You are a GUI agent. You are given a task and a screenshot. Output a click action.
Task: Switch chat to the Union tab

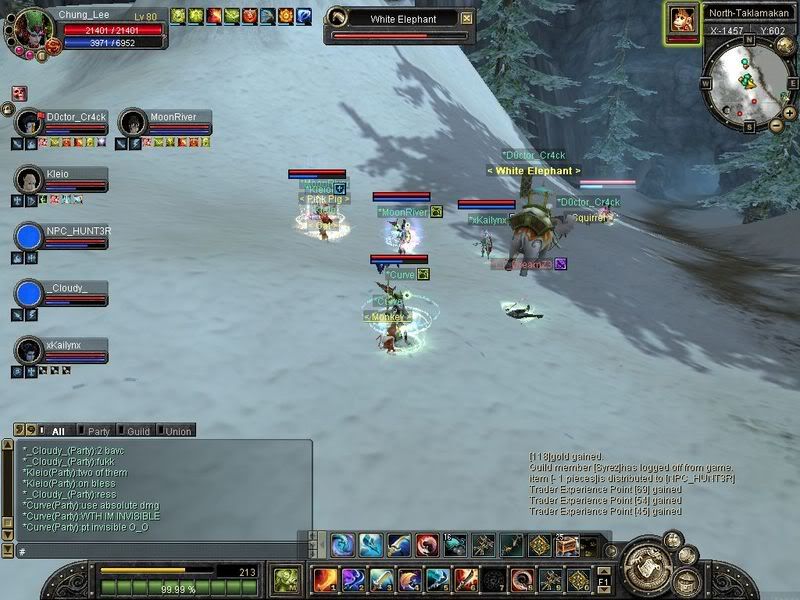click(177, 431)
